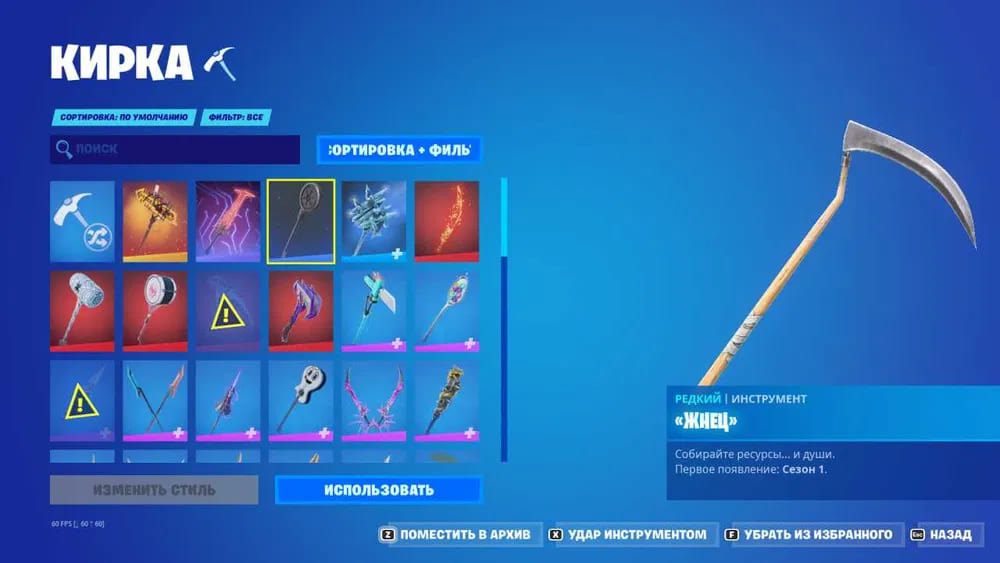This screenshot has height=563, width=1000.
Task: Click the search field labeled ПОИСК
Action: [175, 150]
